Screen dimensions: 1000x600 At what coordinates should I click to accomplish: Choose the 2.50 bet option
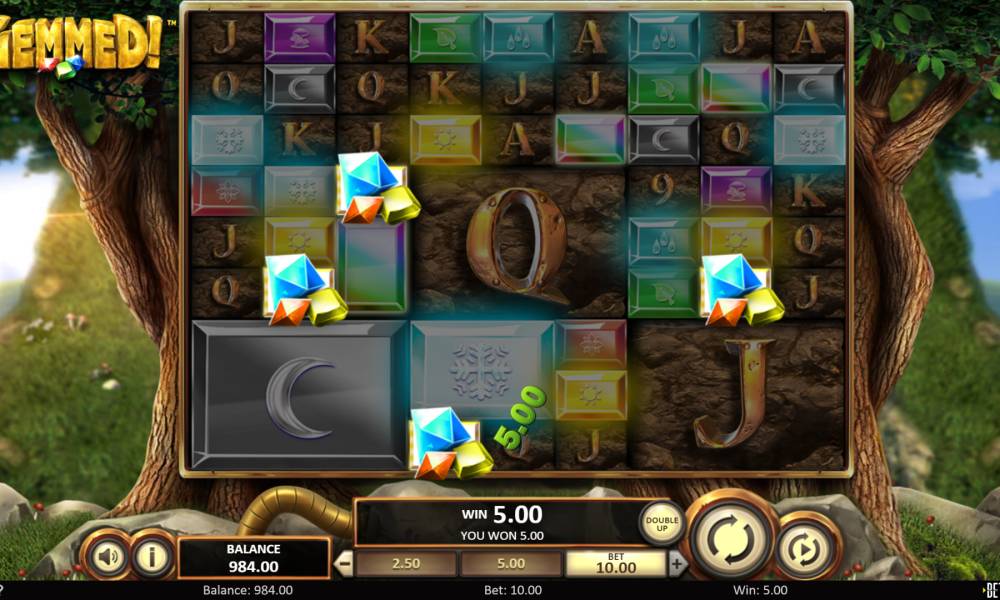tap(406, 563)
